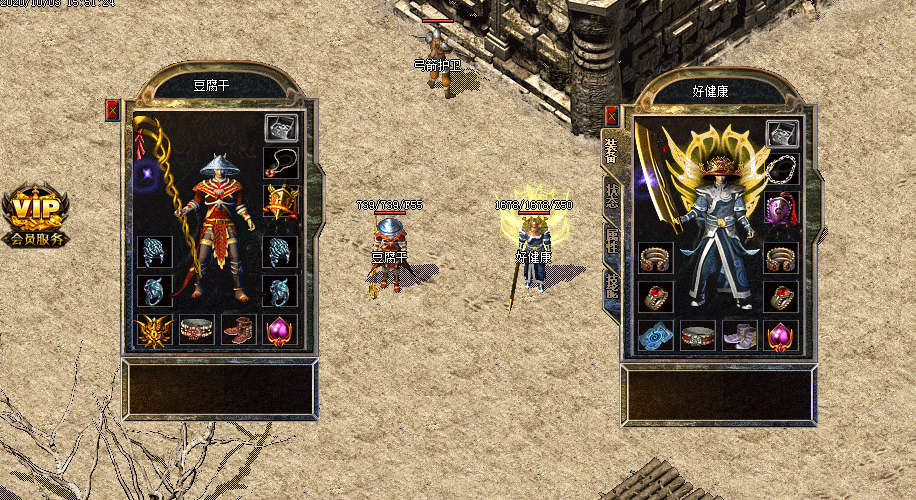Select the red boots in 豆腐干's panel
Image resolution: width=916 pixels, height=500 pixels.
tap(238, 331)
